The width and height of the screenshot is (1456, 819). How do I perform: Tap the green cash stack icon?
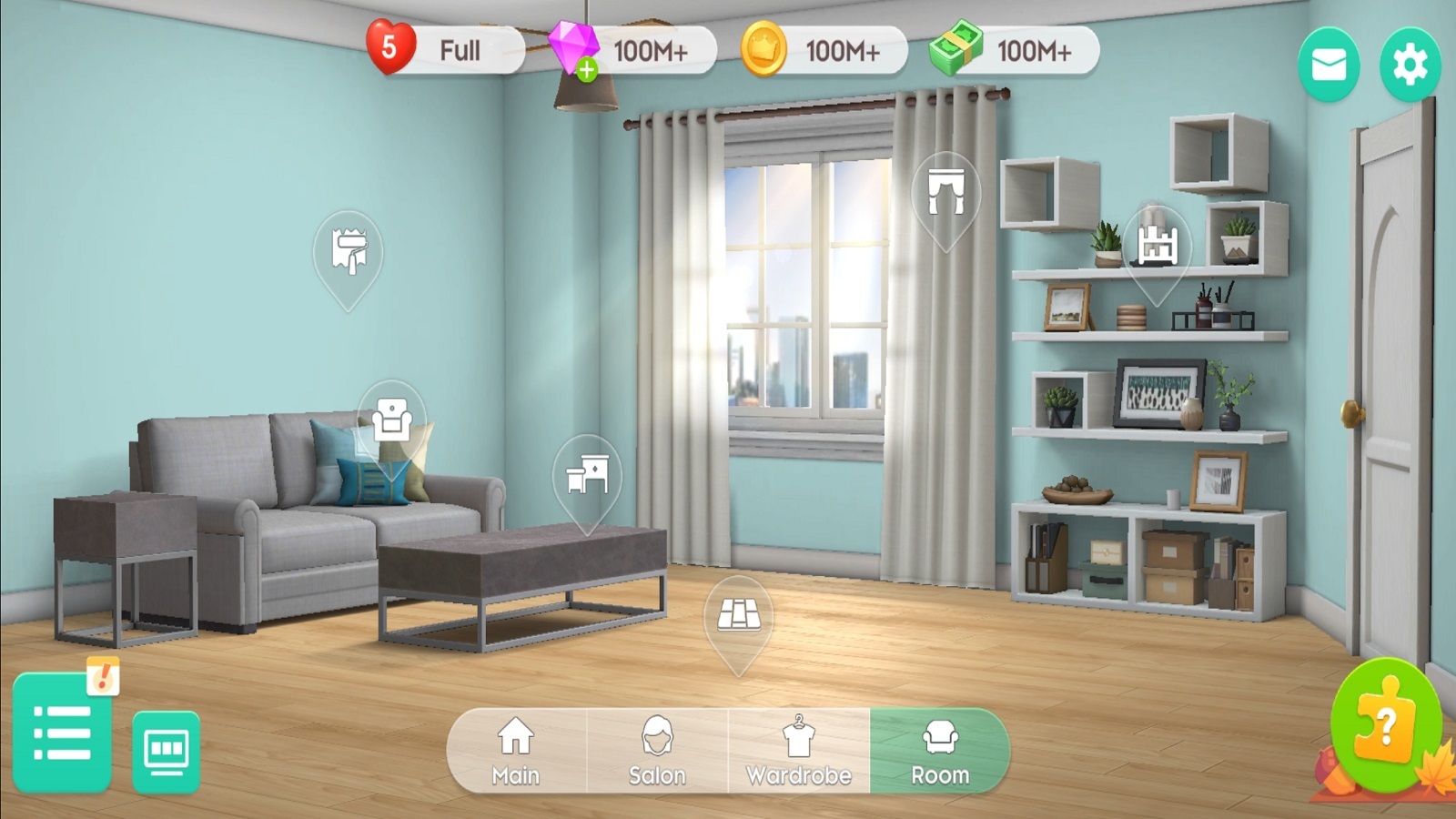pos(955,49)
